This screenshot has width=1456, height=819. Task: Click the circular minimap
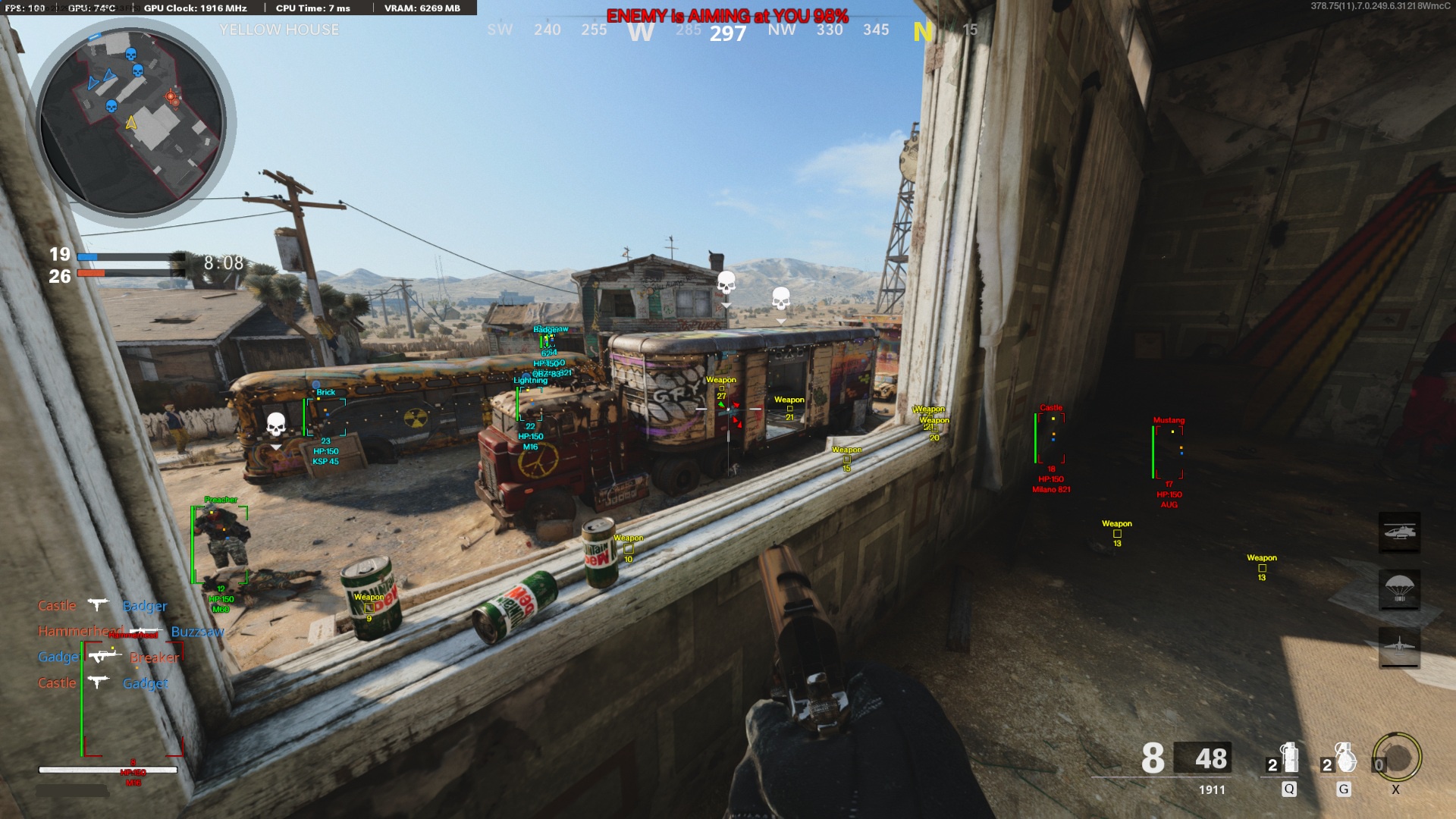tap(132, 121)
